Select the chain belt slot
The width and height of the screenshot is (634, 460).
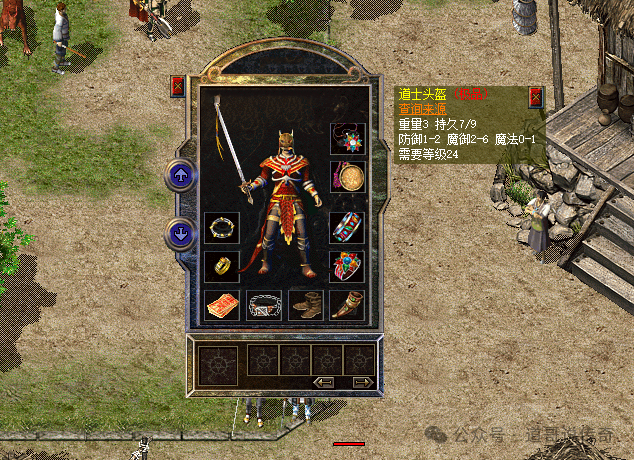tap(264, 305)
